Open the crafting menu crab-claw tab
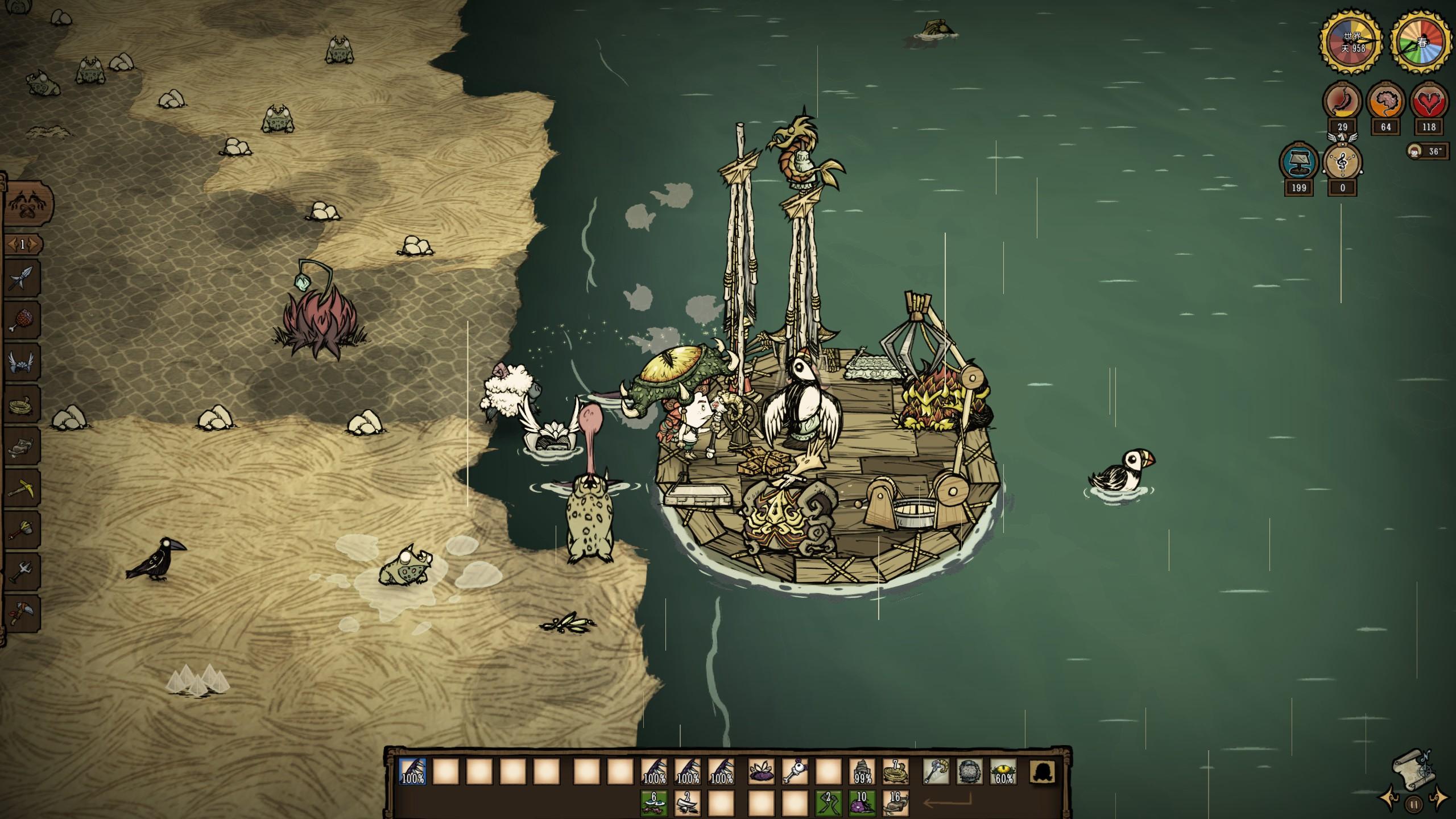The height and width of the screenshot is (819, 1456). point(28,204)
